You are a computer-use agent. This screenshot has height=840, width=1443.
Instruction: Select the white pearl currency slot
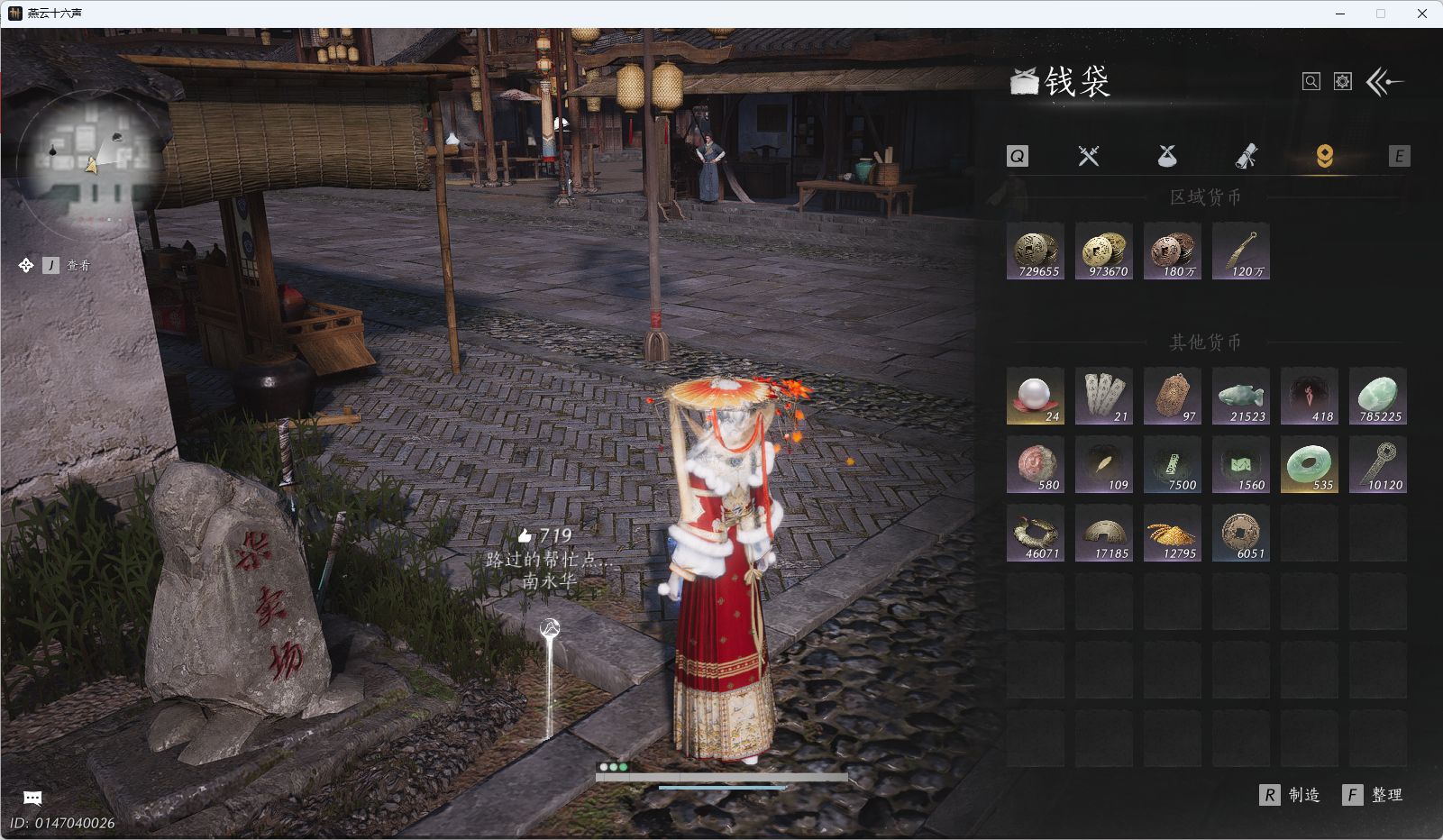[x=1036, y=397]
